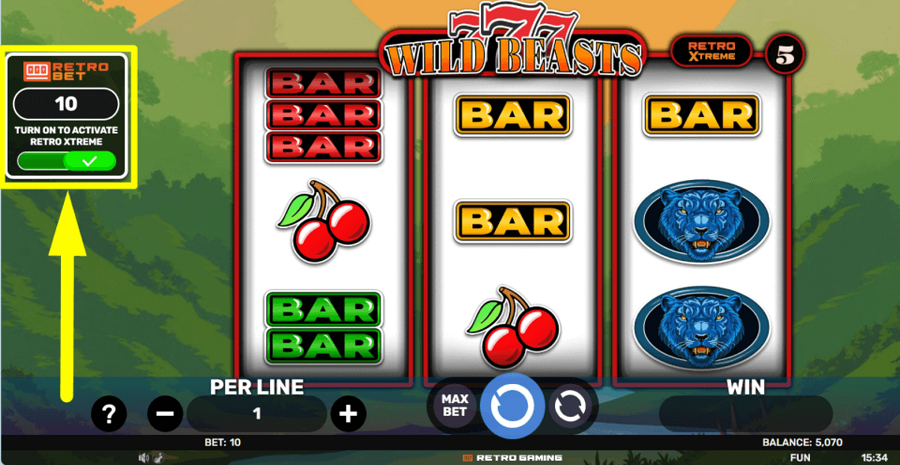This screenshot has height=465, width=900.
Task: Activate the autoplay arrows button
Action: (x=571, y=406)
